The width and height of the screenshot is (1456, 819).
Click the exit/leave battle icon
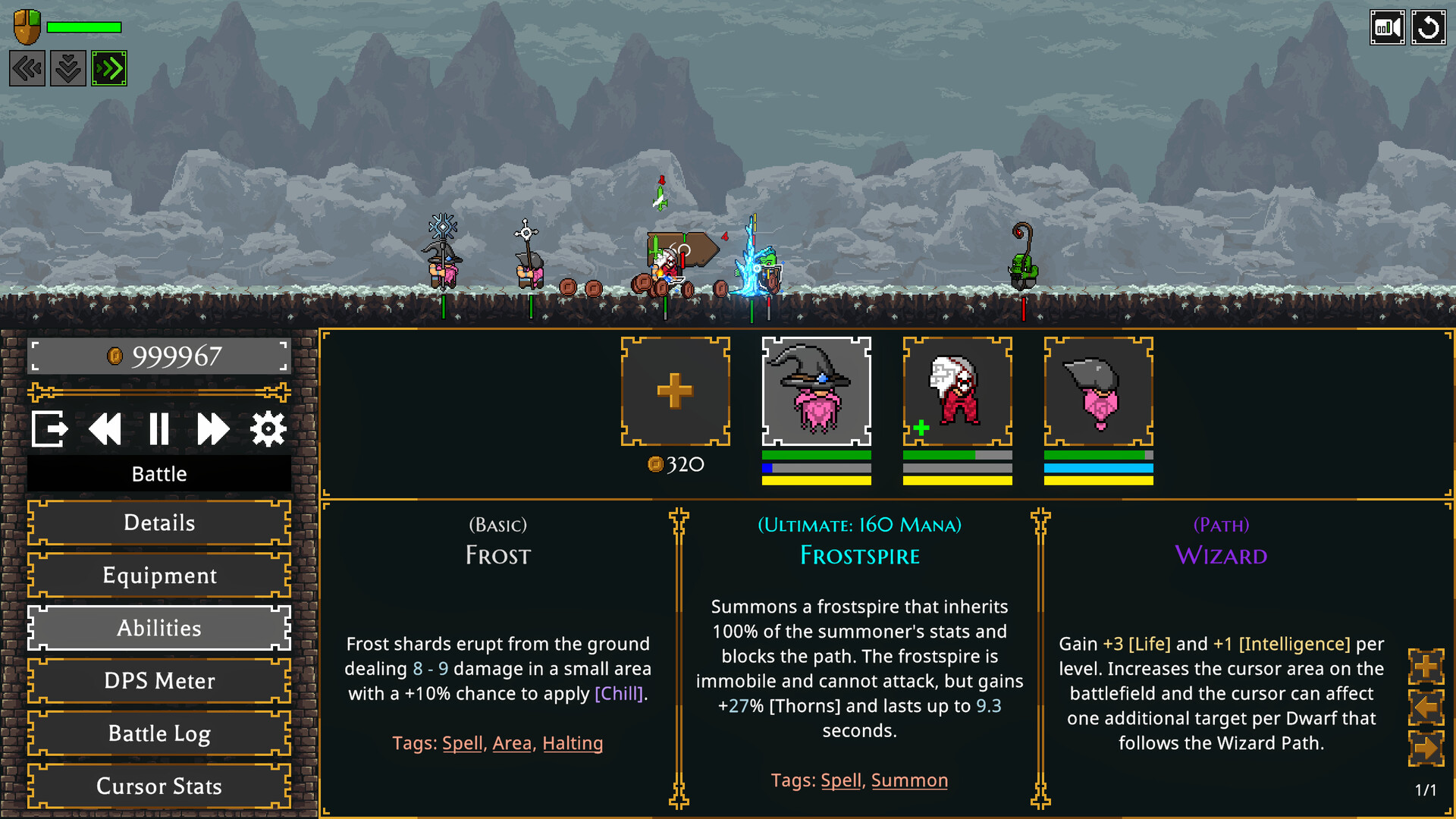[x=49, y=428]
